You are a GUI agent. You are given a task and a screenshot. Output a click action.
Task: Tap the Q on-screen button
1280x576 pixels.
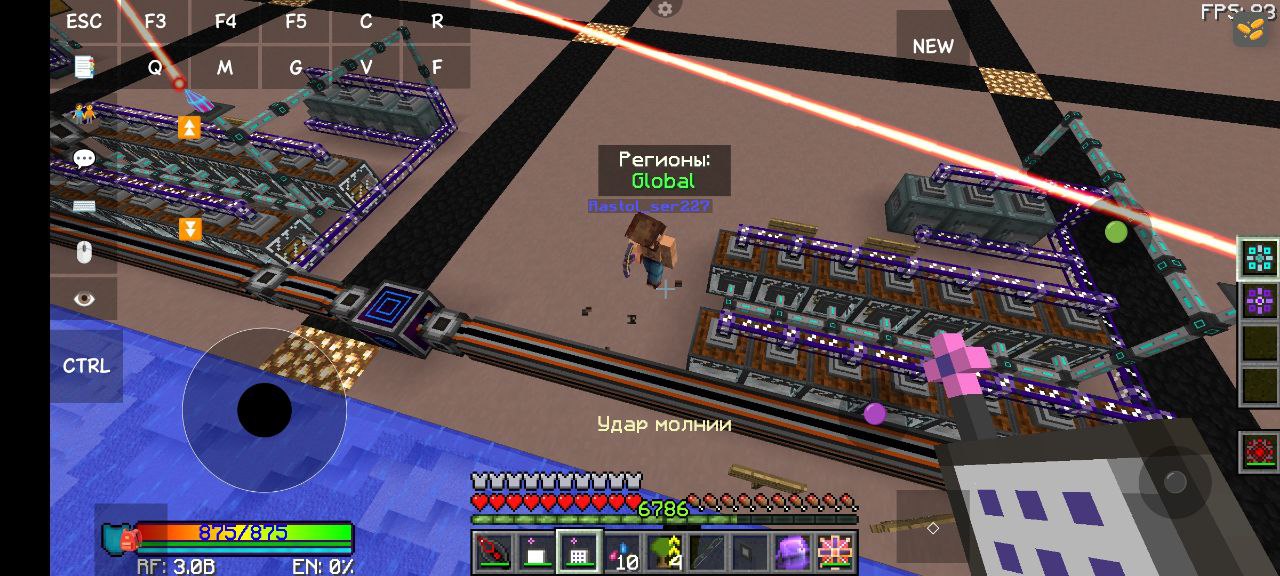click(155, 68)
